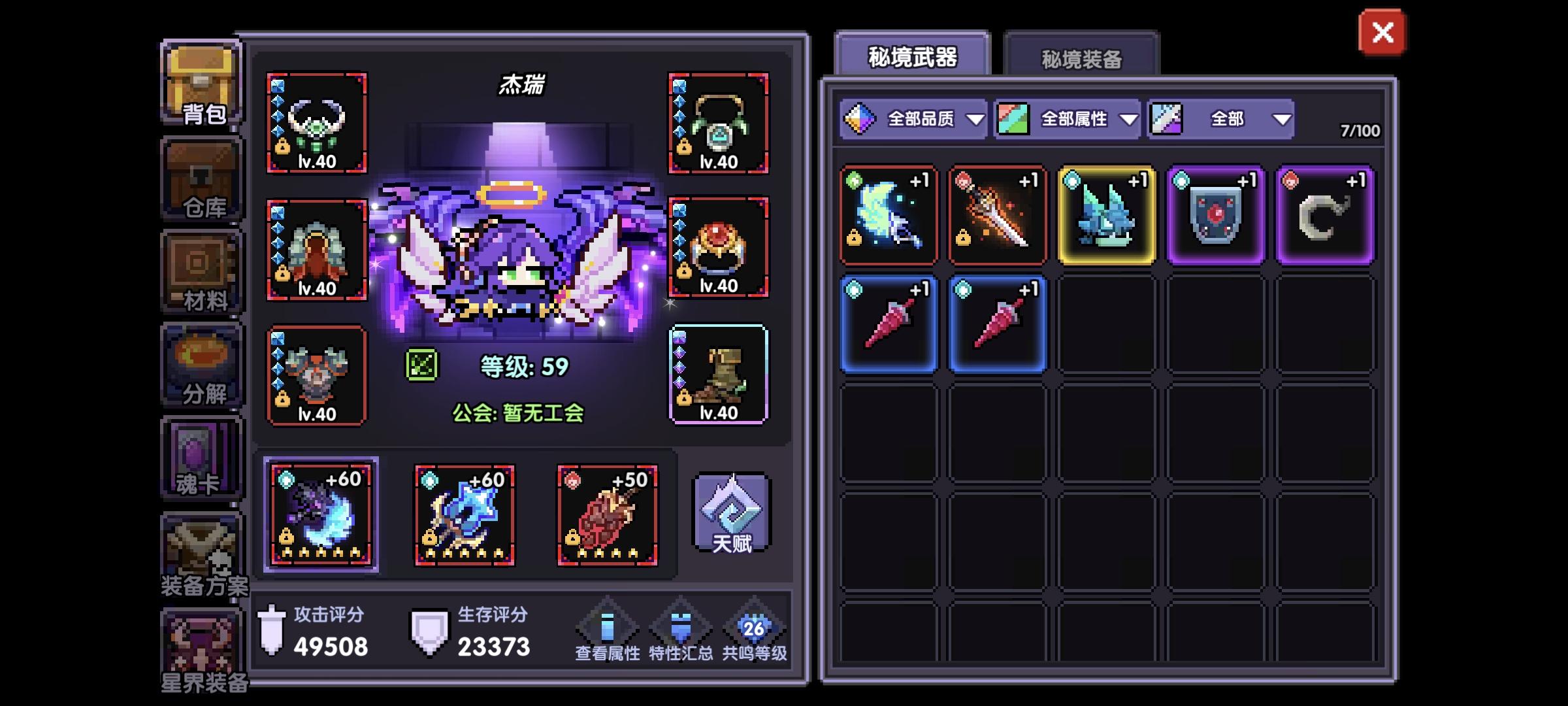This screenshot has height=706, width=1568.
Task: Open the 星界装备 panel
Action: point(201,647)
